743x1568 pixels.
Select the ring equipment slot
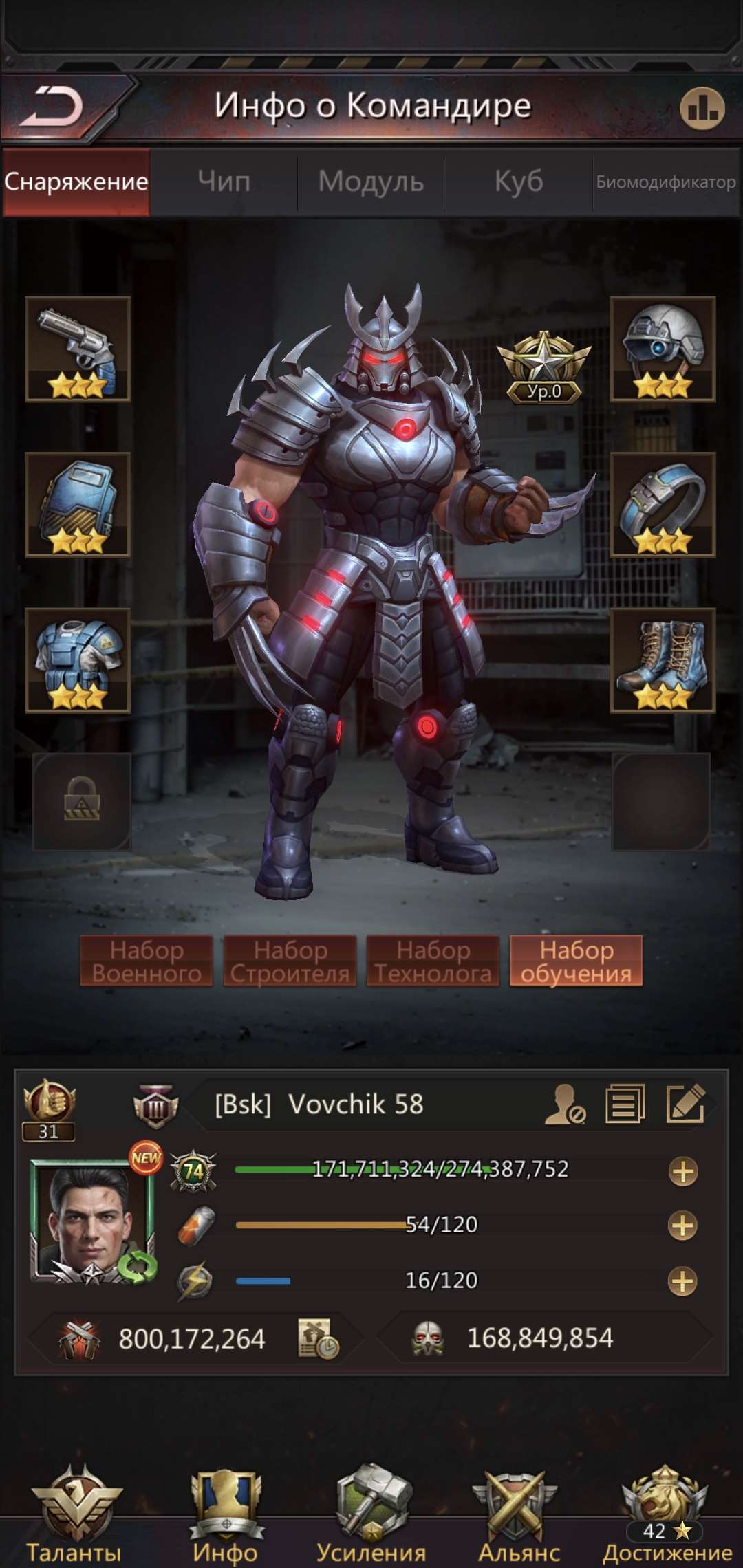coord(663,504)
